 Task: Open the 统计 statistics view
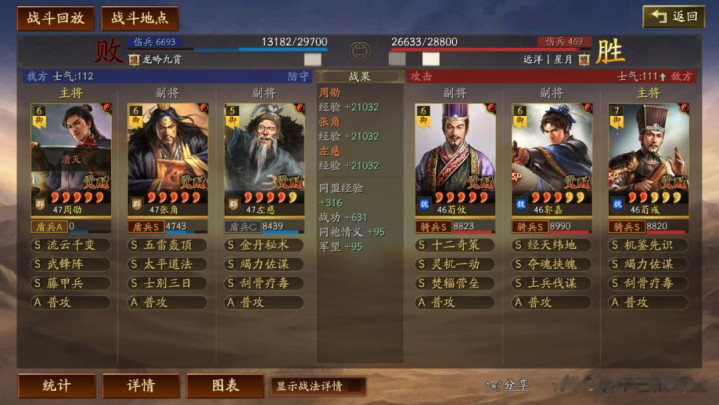pyautogui.click(x=56, y=386)
